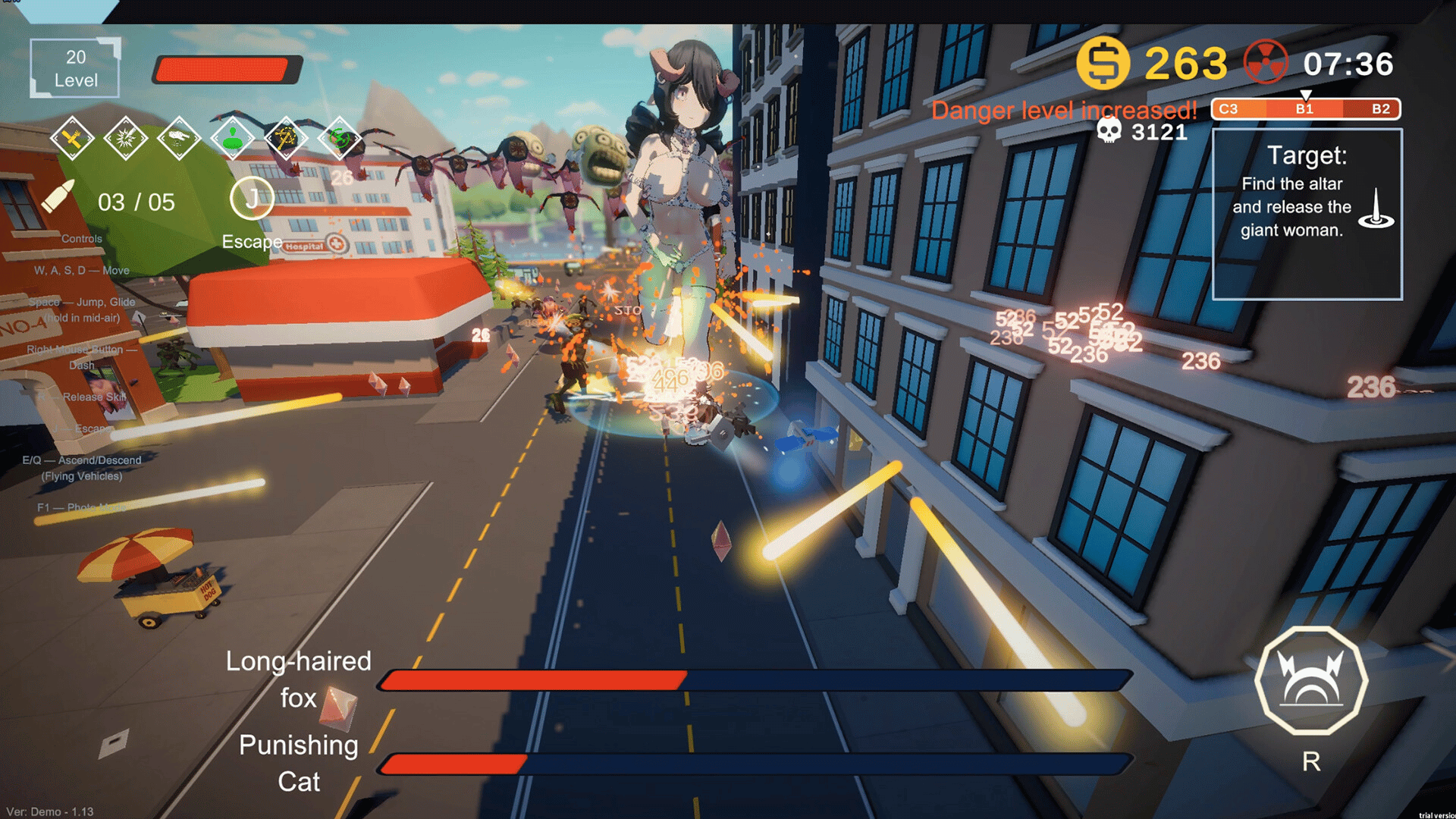Click the level 20 indicator box

coord(75,68)
